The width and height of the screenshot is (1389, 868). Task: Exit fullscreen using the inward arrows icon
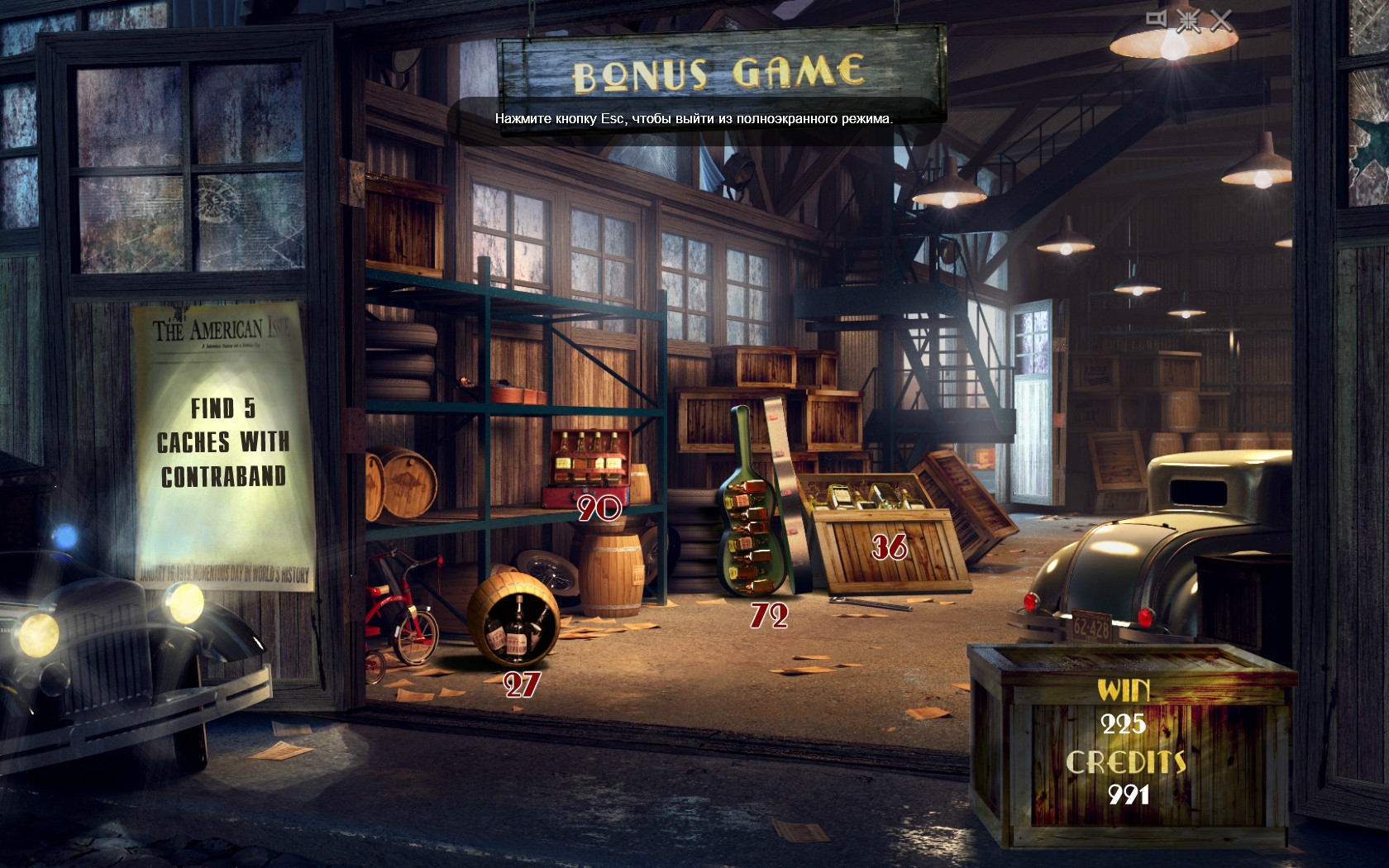click(x=1189, y=21)
